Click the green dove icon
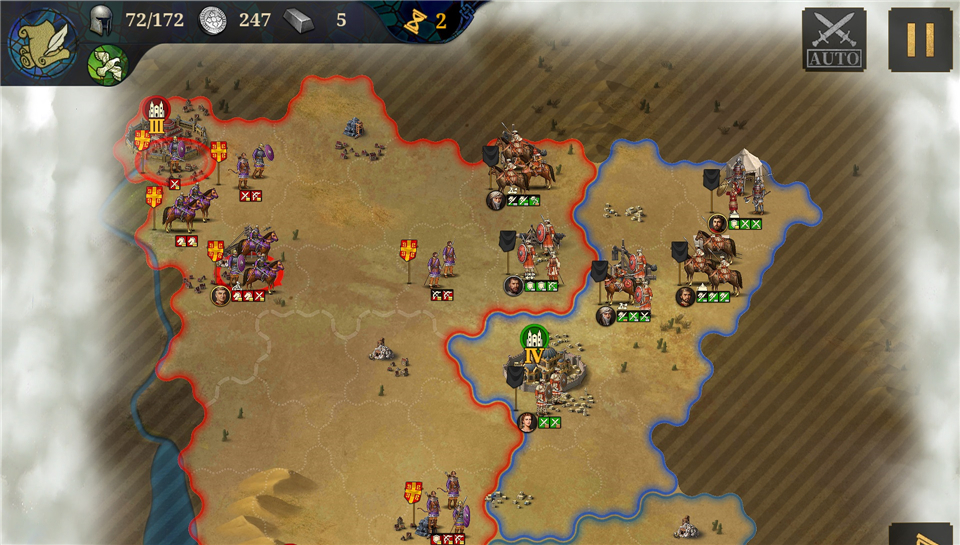The image size is (960, 545). 105,65
